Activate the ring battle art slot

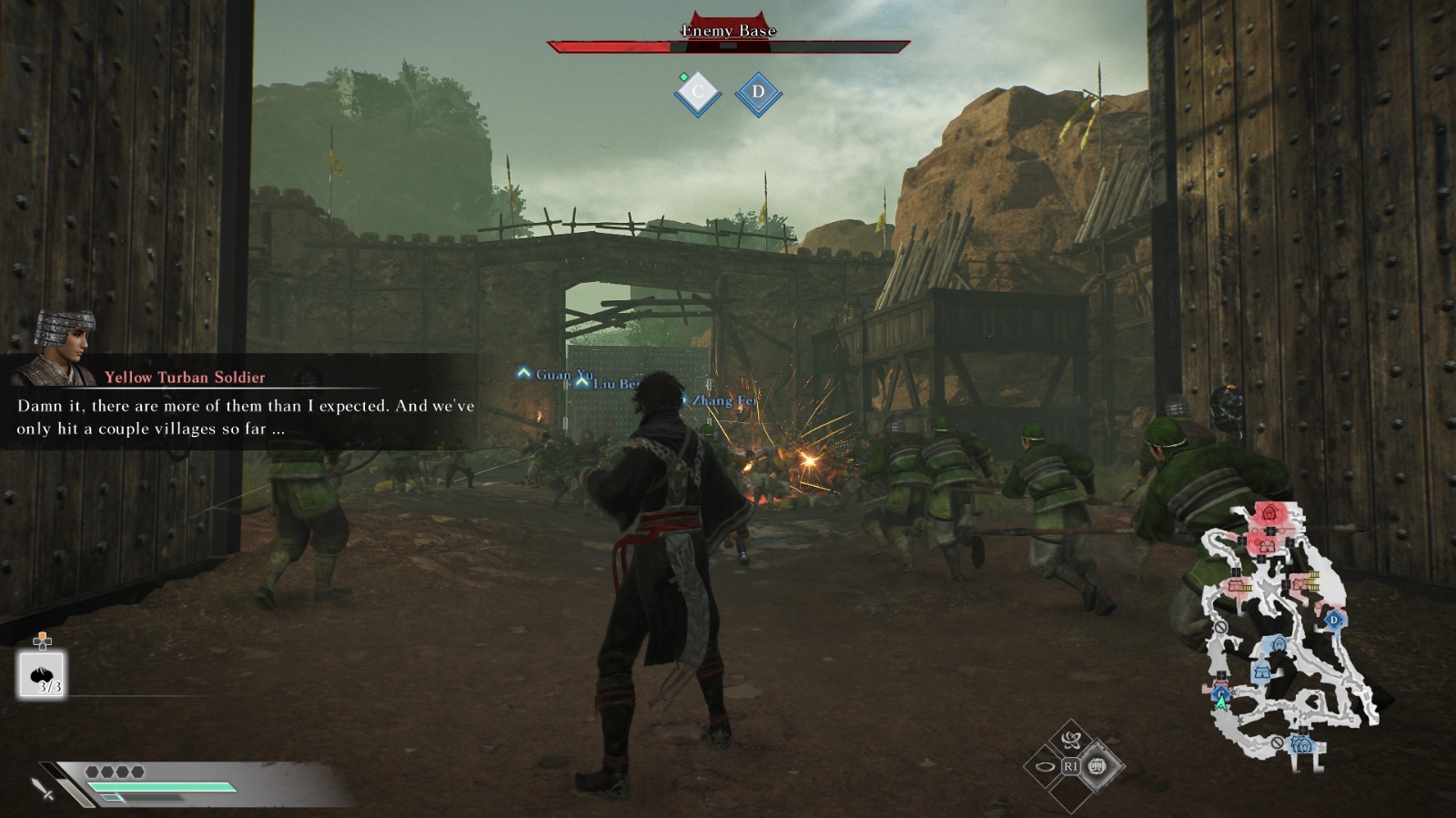click(x=1045, y=766)
